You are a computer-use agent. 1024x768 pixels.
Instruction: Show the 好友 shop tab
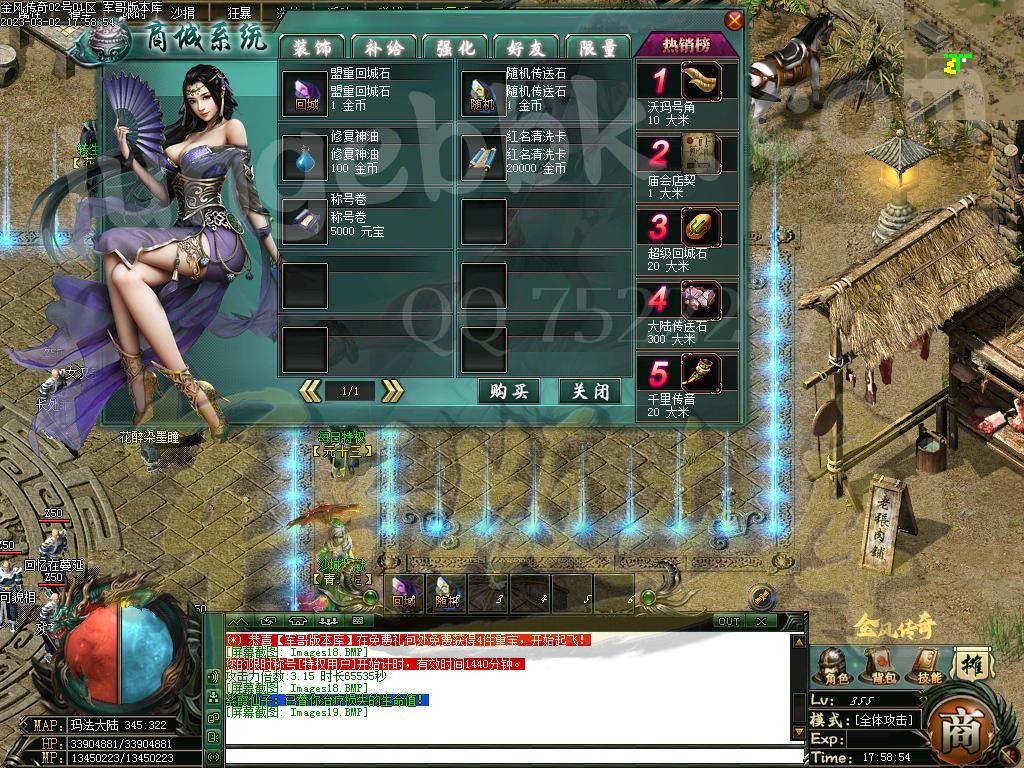[526, 47]
